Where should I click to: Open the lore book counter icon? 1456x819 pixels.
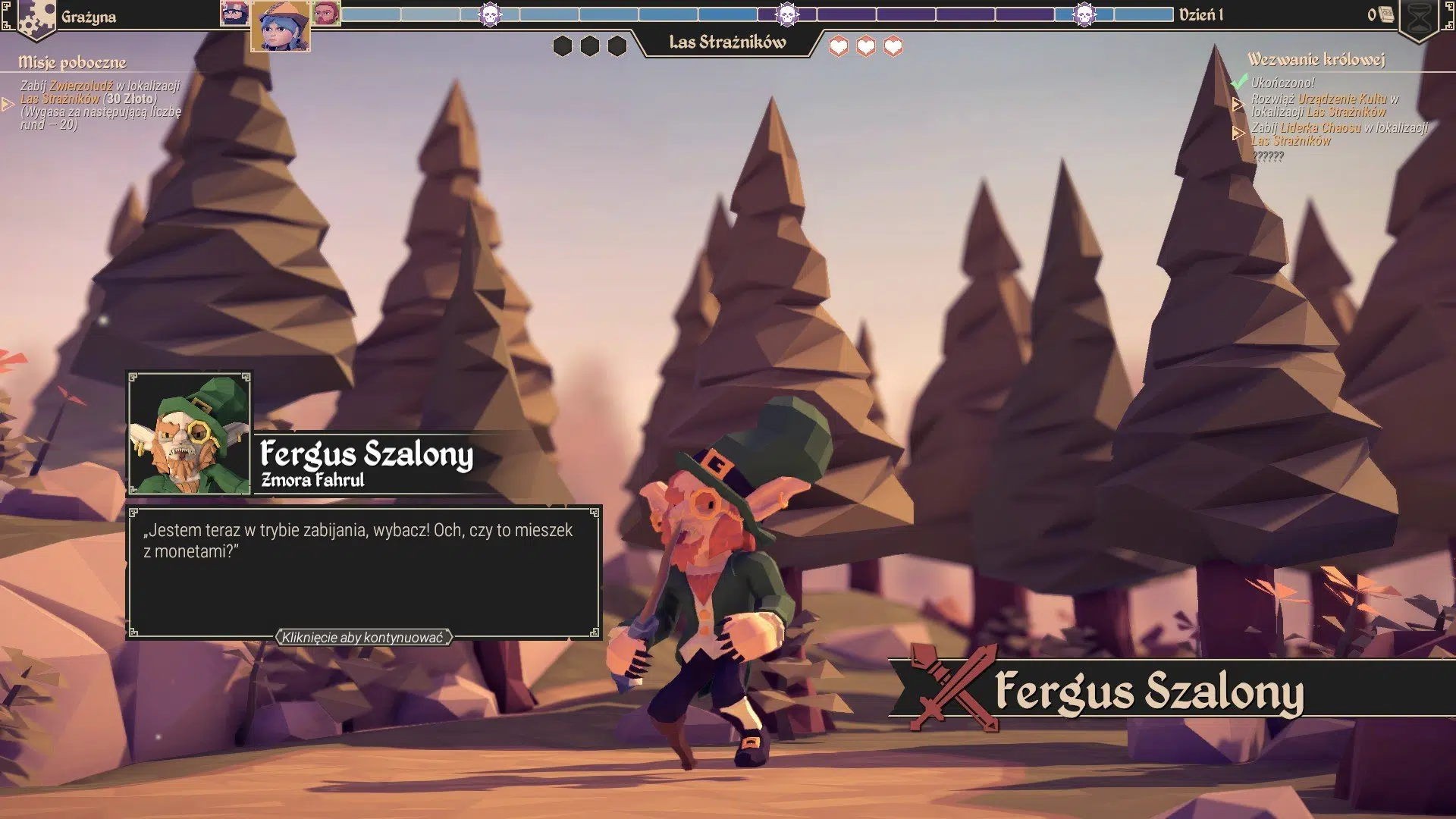pos(1385,14)
